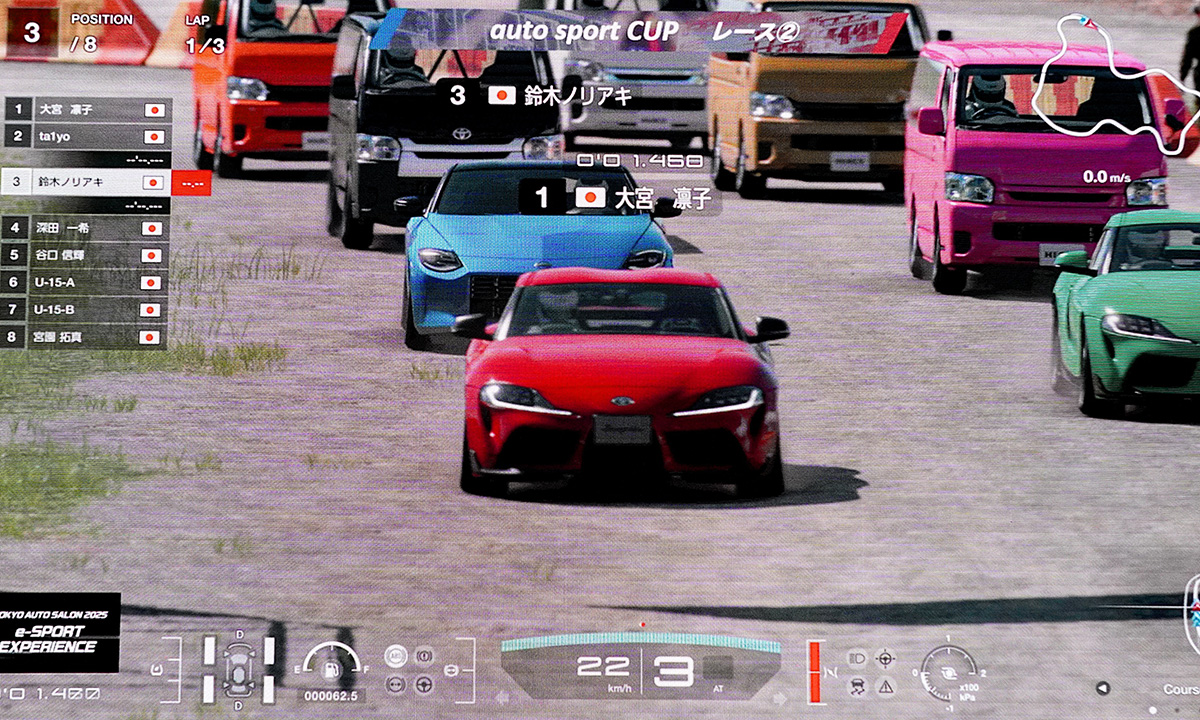Click the traction control skid icon
The width and height of the screenshot is (1200, 720).
857,686
